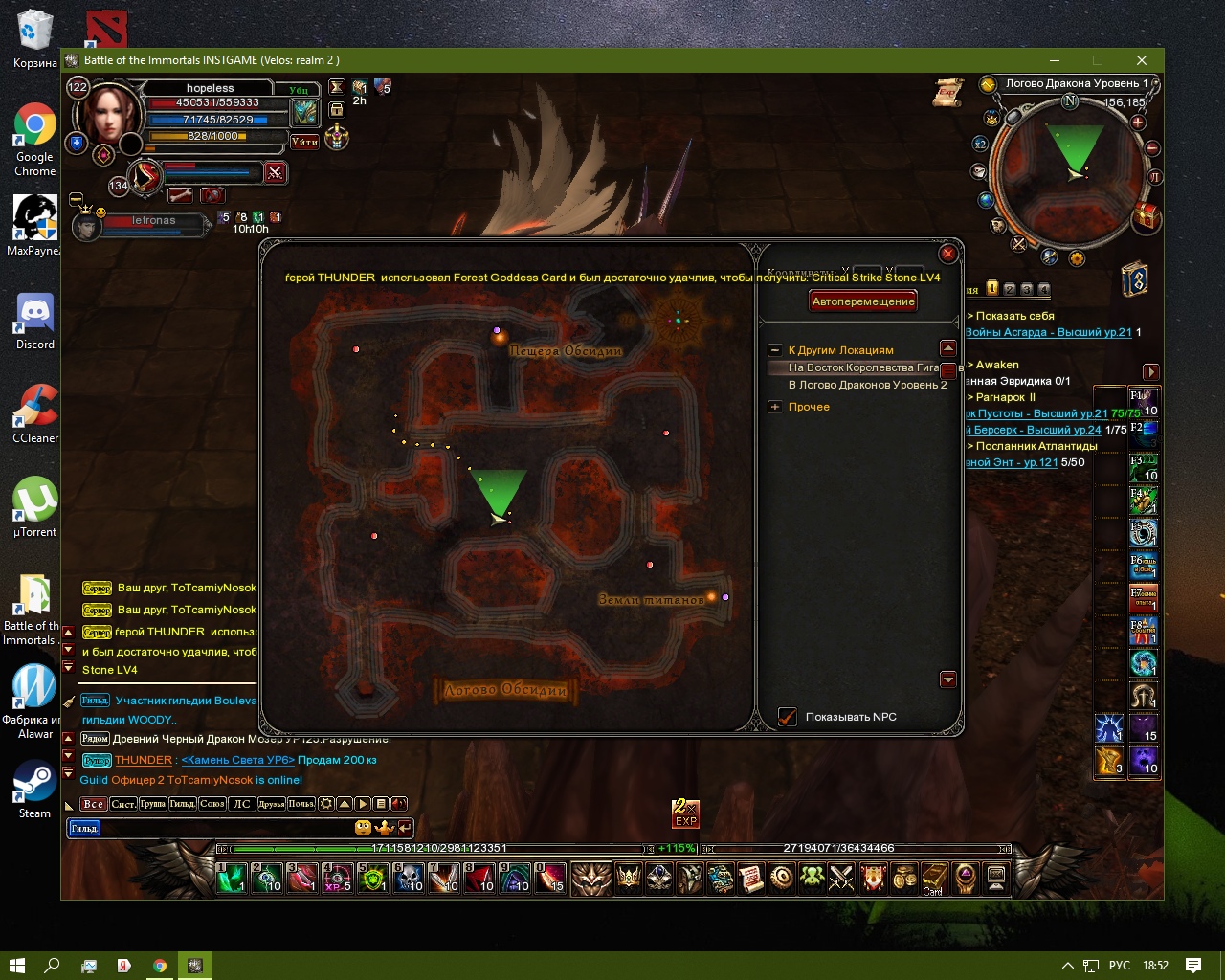This screenshot has height=980, width=1225.
Task: Open the Войны Асгарда quest link
Action: [x=1049, y=332]
